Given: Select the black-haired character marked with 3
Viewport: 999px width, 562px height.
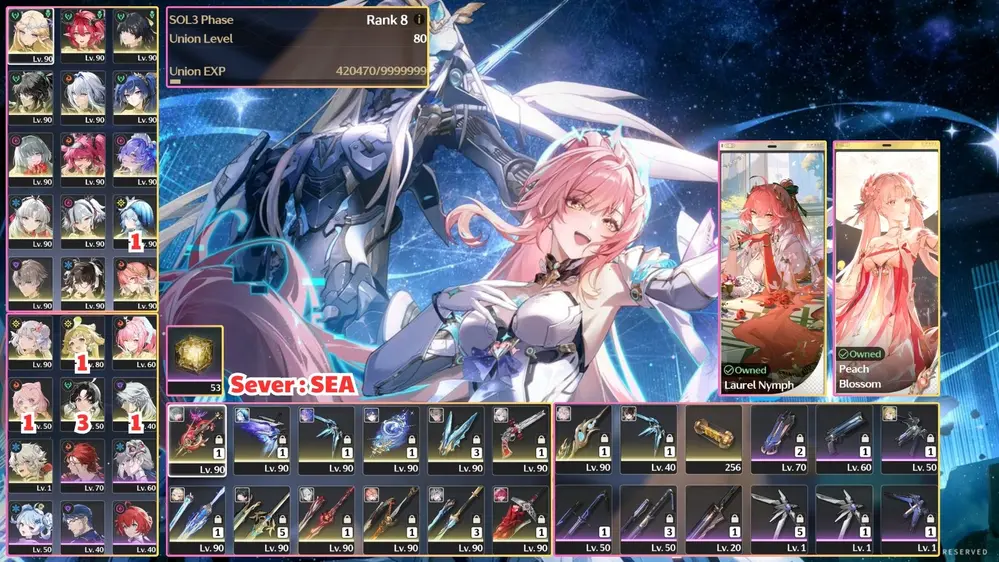Looking at the screenshot, I should tap(81, 402).
